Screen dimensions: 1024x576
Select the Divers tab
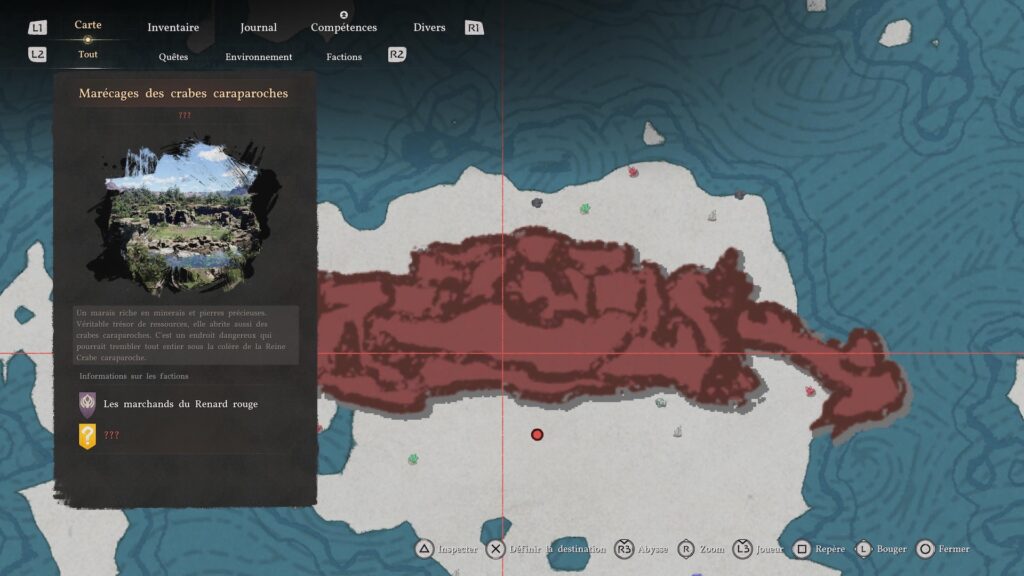(x=429, y=27)
